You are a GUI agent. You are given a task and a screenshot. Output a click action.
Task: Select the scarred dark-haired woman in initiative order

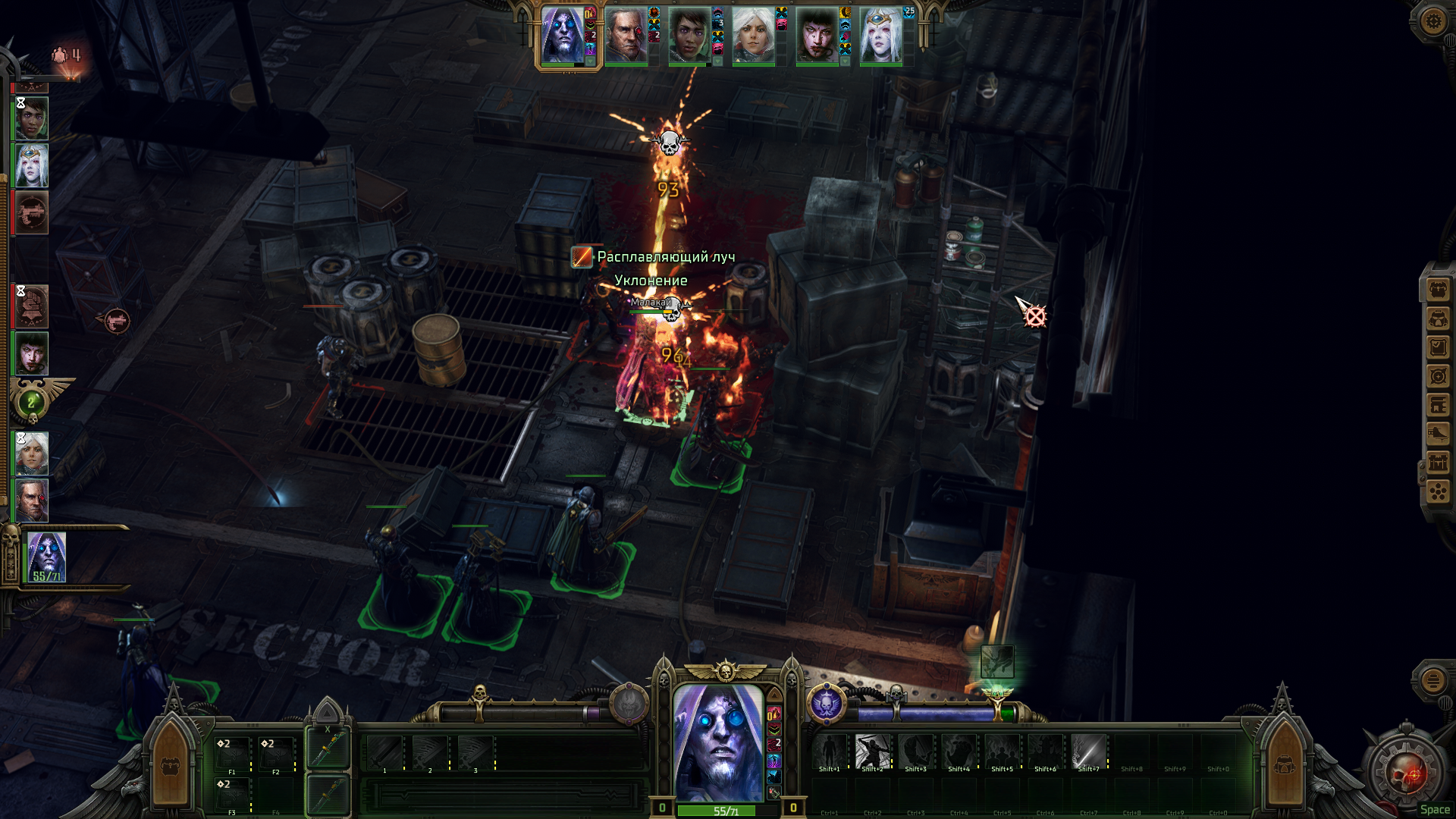tap(32, 353)
